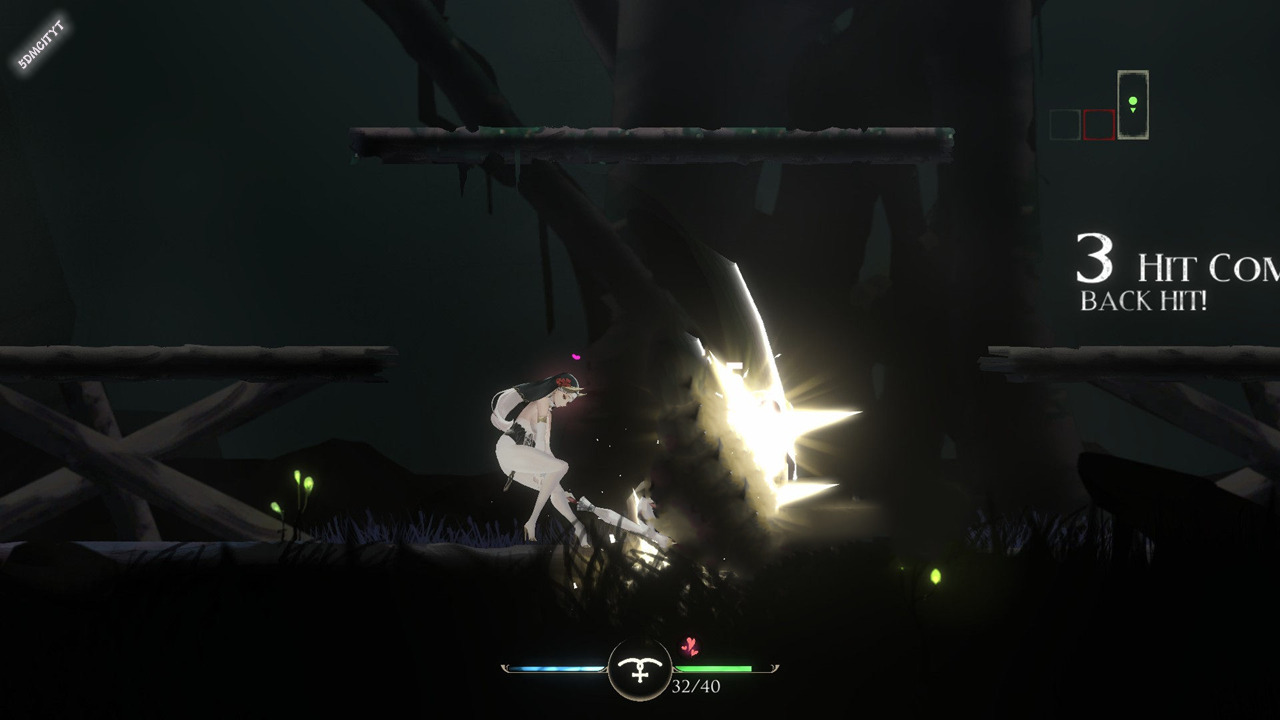Click the pink hearts status icon
The width and height of the screenshot is (1280, 720).
tap(689, 647)
